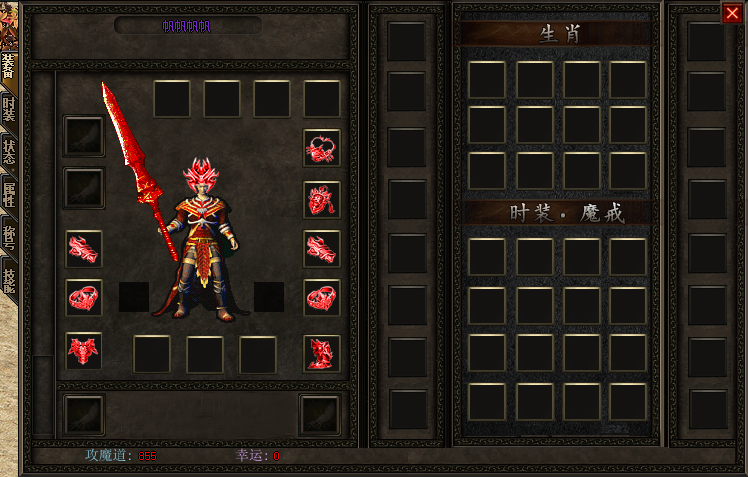This screenshot has width=748, height=477.
Task: Switch to the 属性 attributes tab
Action: pyautogui.click(x=8, y=194)
